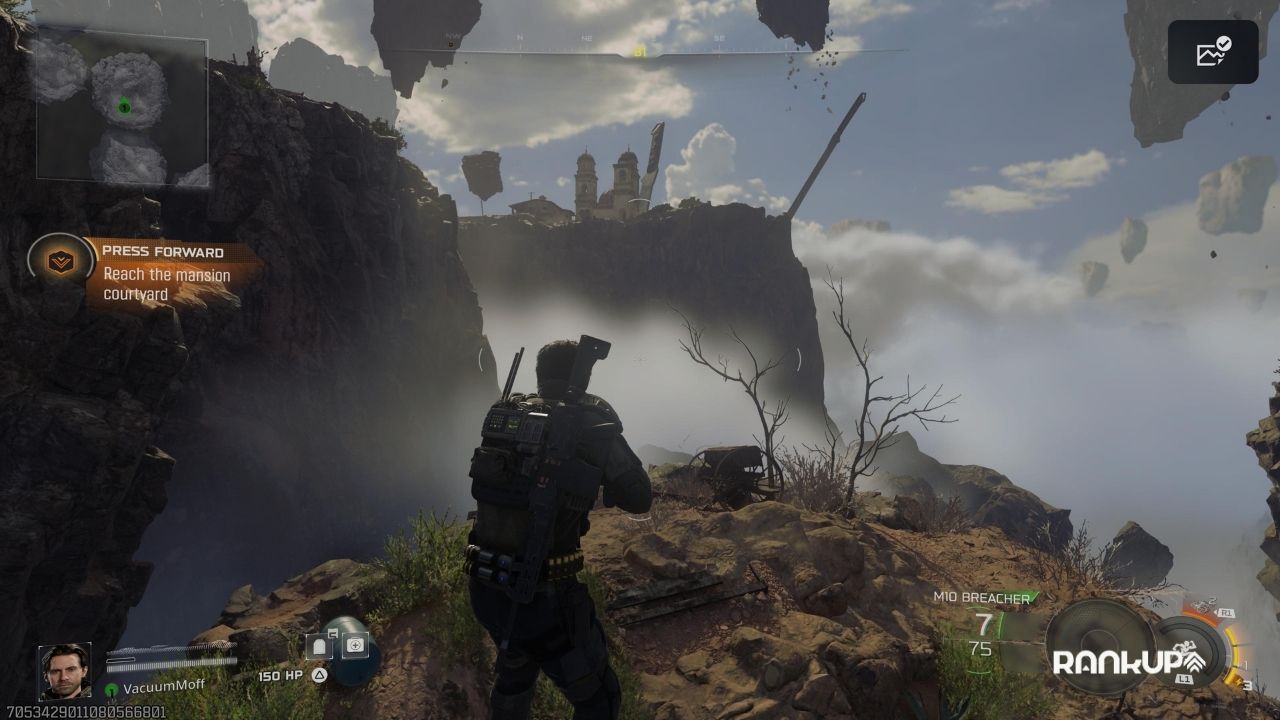Click the minimap in the corner
The height and width of the screenshot is (720, 1280).
point(122,110)
